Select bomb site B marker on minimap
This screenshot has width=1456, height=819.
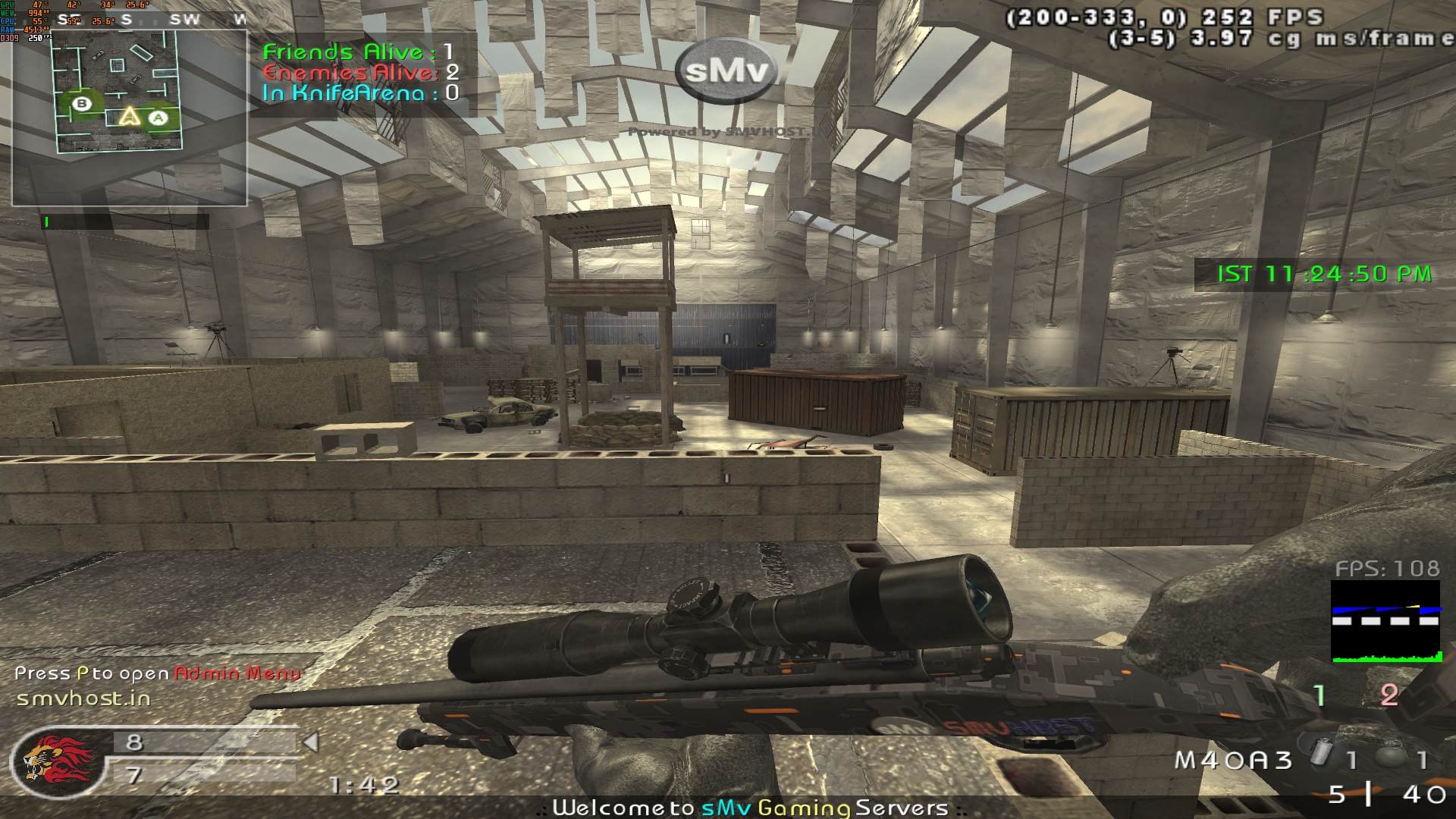point(82,105)
